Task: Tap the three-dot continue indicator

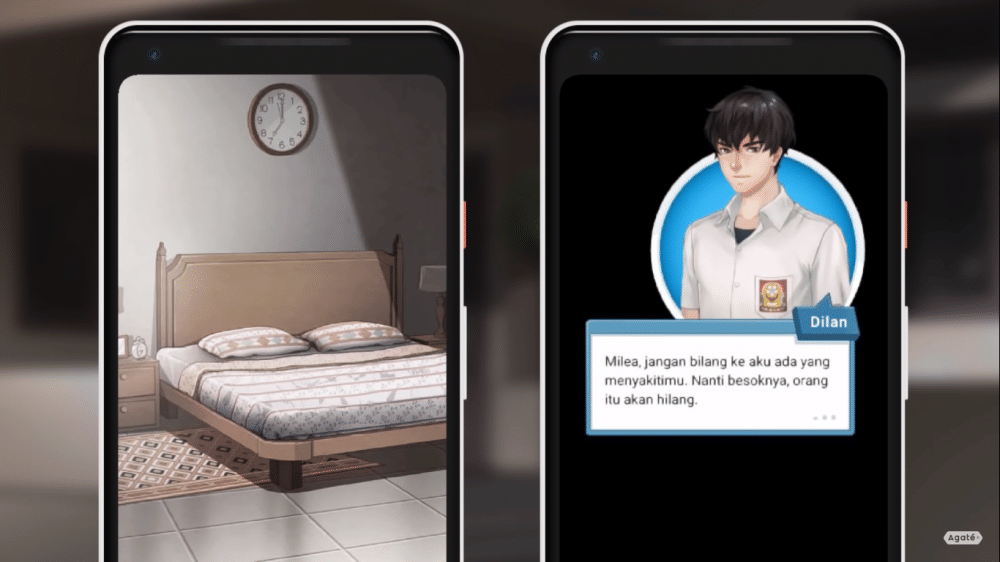Action: tap(825, 417)
